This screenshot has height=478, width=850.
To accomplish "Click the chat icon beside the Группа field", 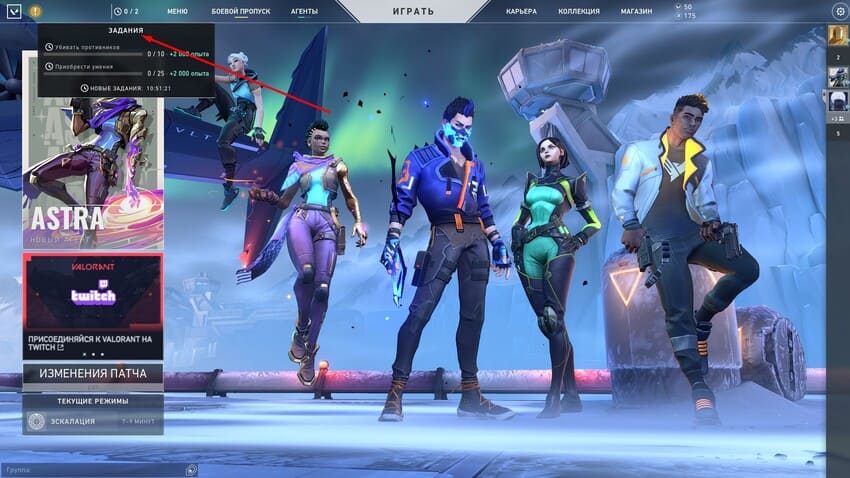I will tap(191, 469).
